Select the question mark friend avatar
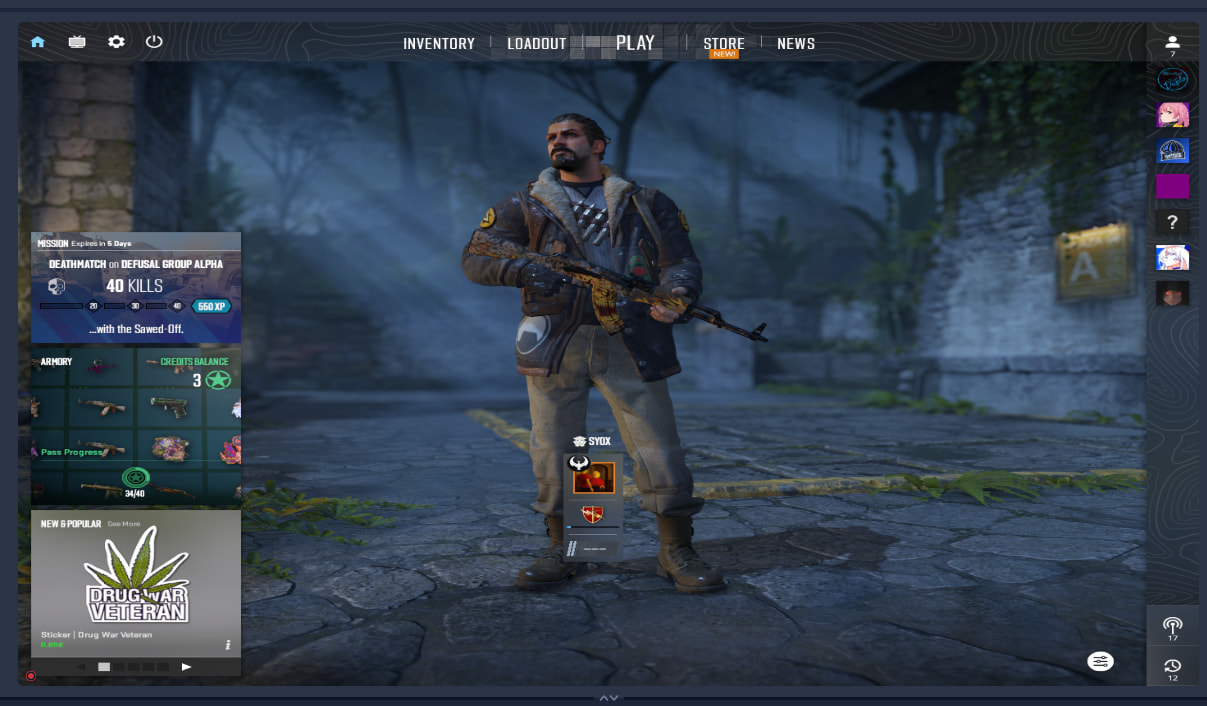The width and height of the screenshot is (1207, 706). click(x=1172, y=223)
